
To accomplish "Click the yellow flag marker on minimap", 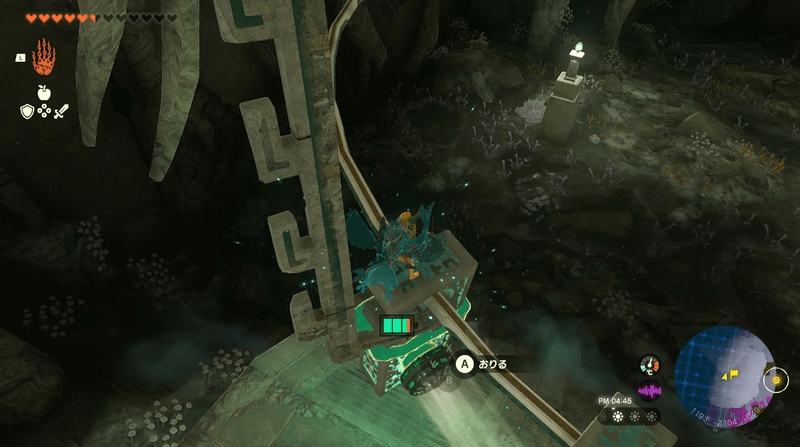I will (x=735, y=374).
